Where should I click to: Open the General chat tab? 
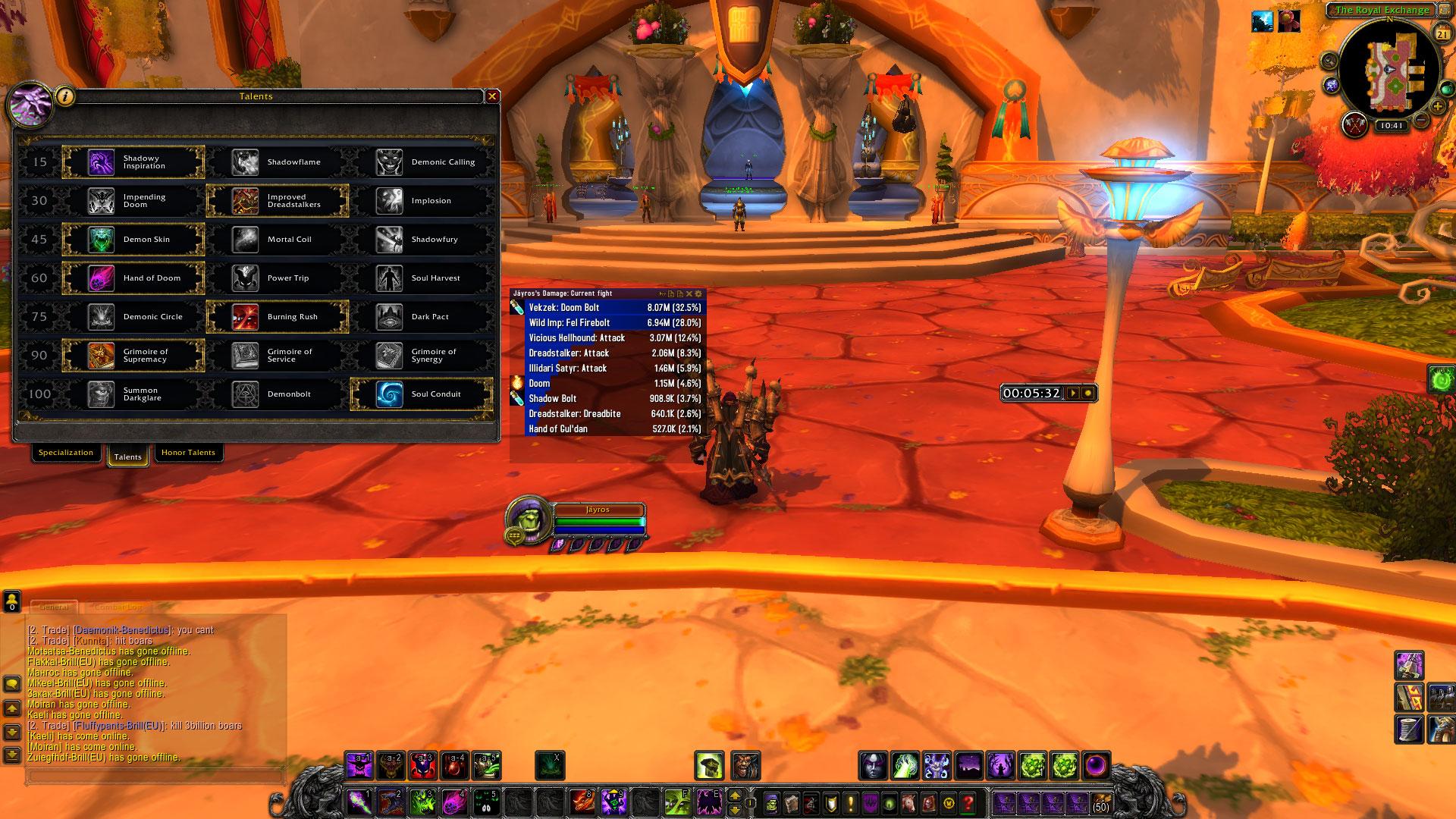click(55, 607)
